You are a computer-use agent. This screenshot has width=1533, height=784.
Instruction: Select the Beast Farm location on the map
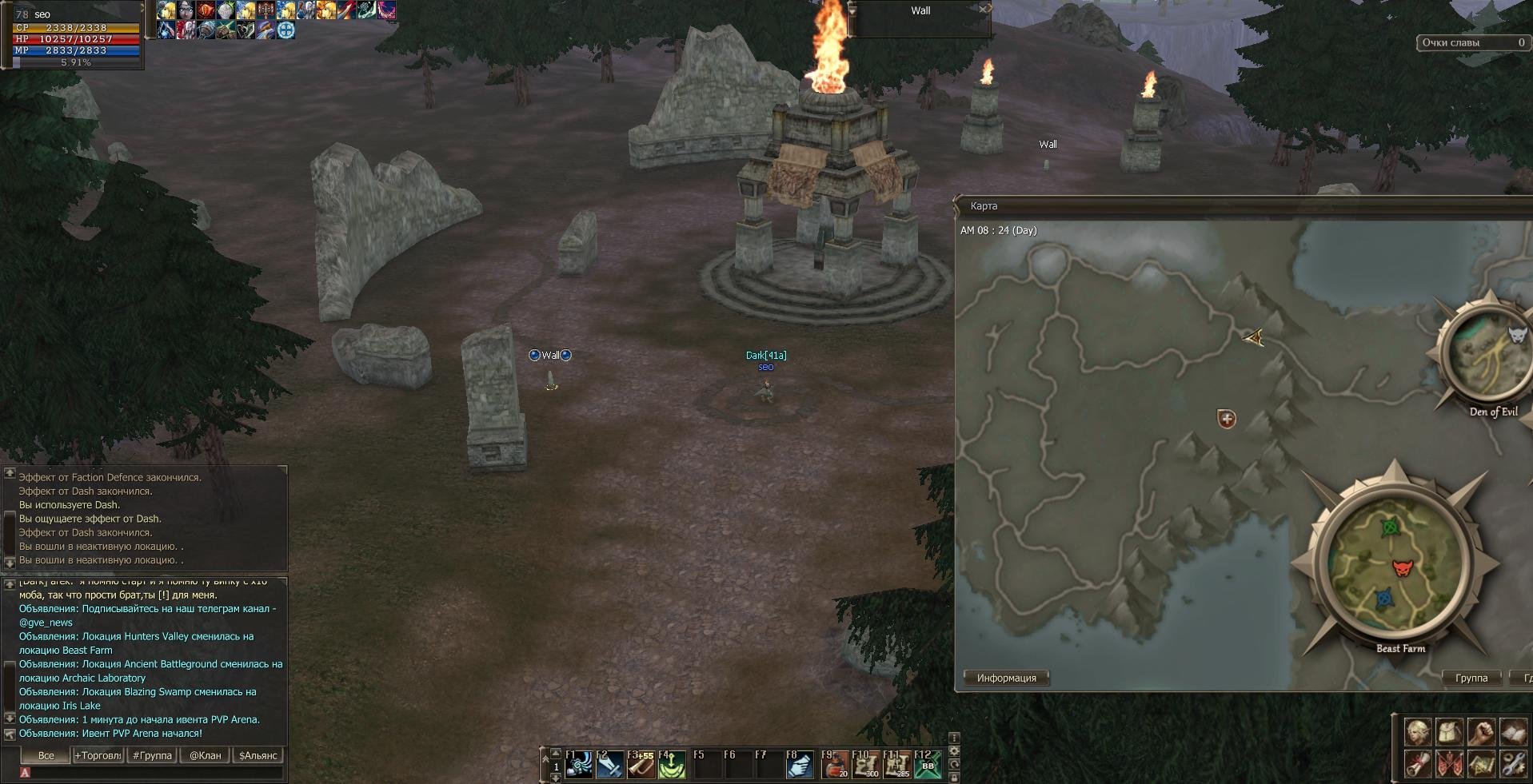tap(1394, 563)
